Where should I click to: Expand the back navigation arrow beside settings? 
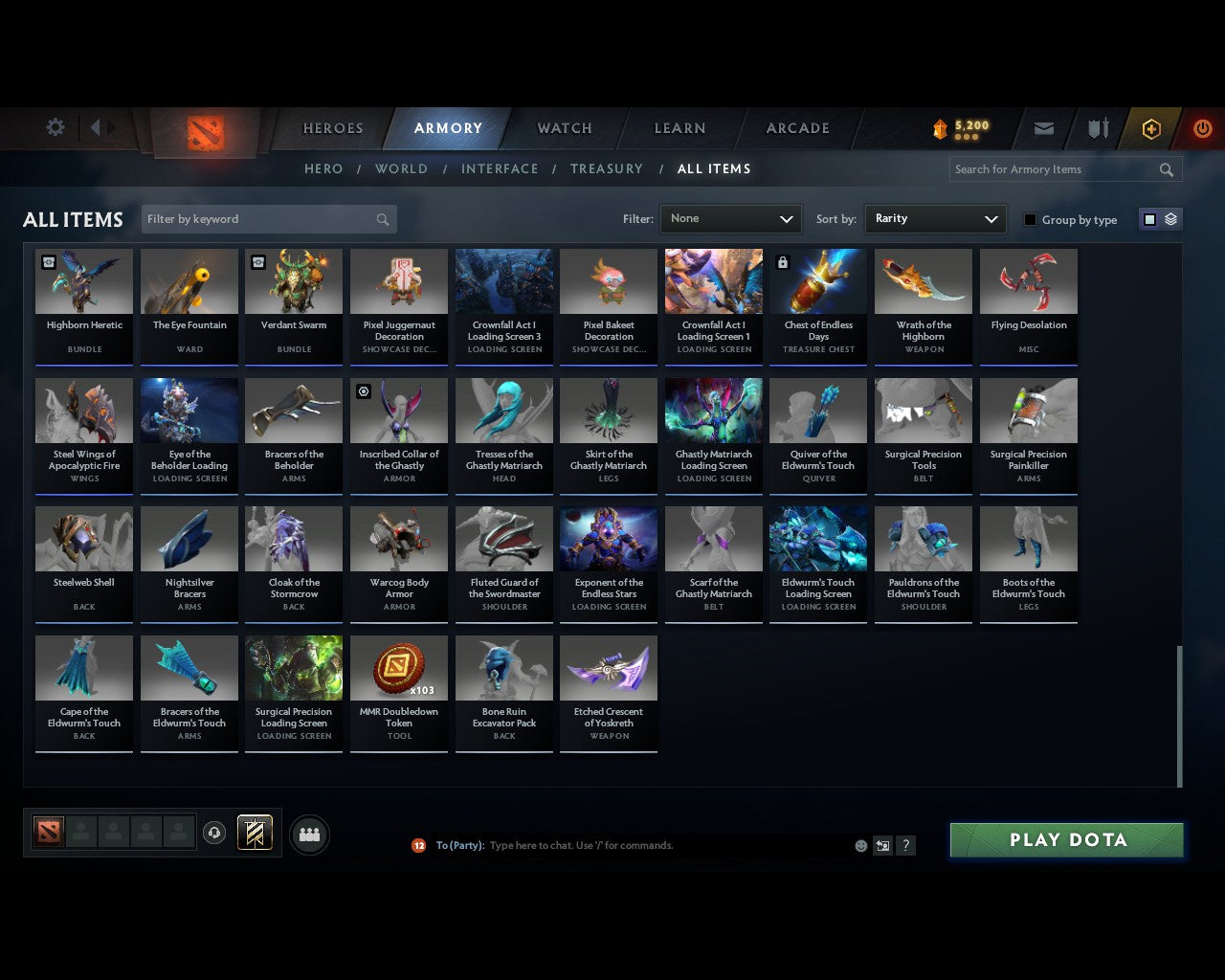pyautogui.click(x=96, y=127)
